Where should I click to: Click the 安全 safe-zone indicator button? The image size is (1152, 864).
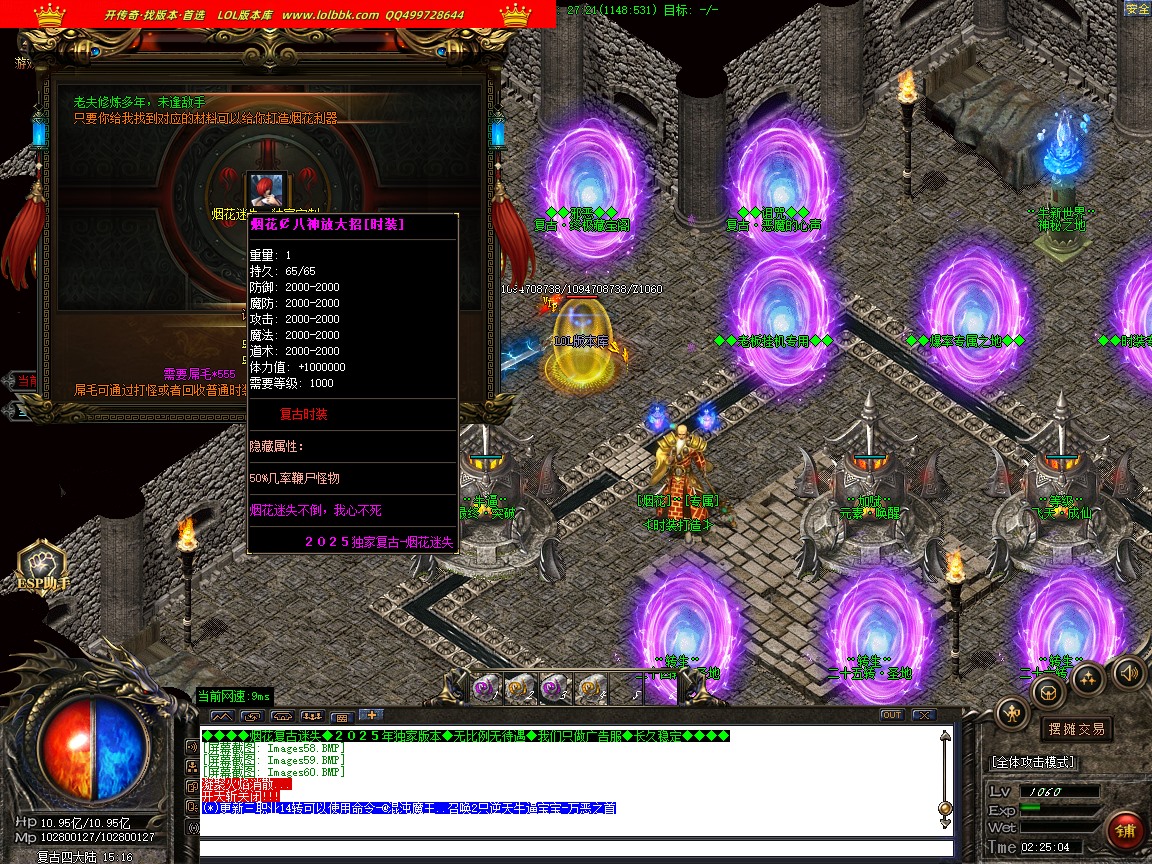tap(1137, 9)
